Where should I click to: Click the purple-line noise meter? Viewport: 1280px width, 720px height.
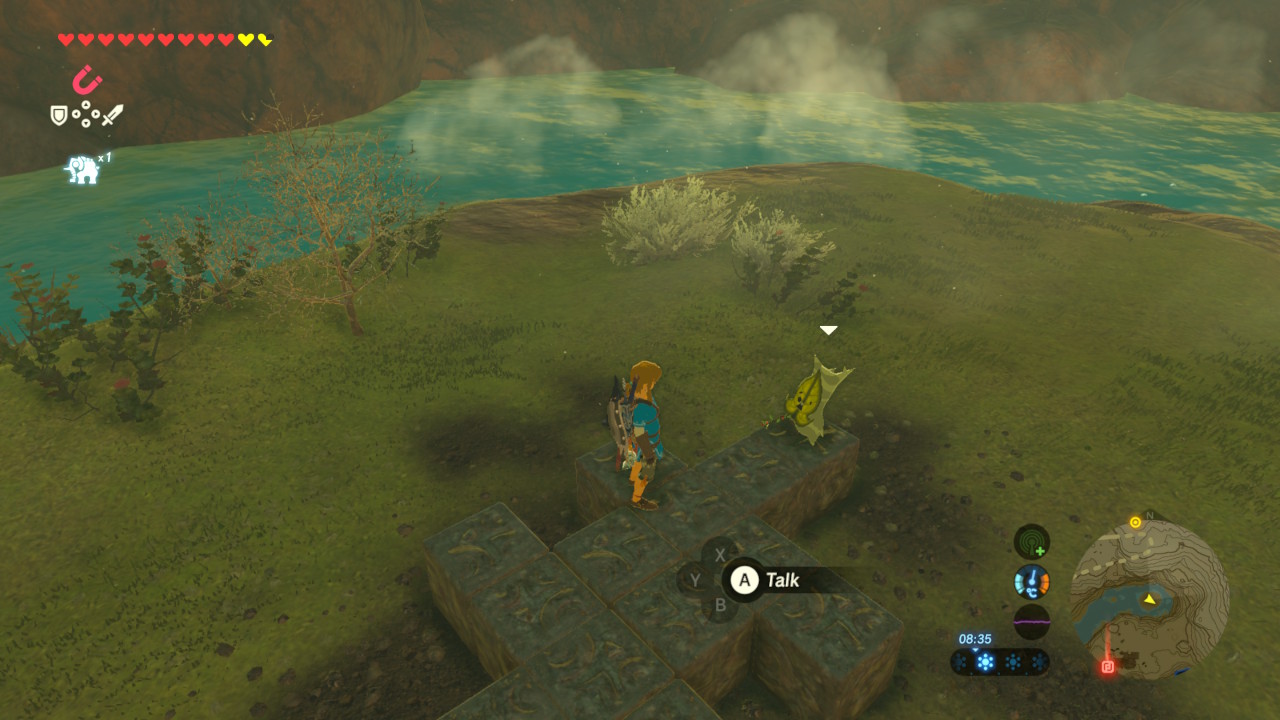[x=1032, y=621]
